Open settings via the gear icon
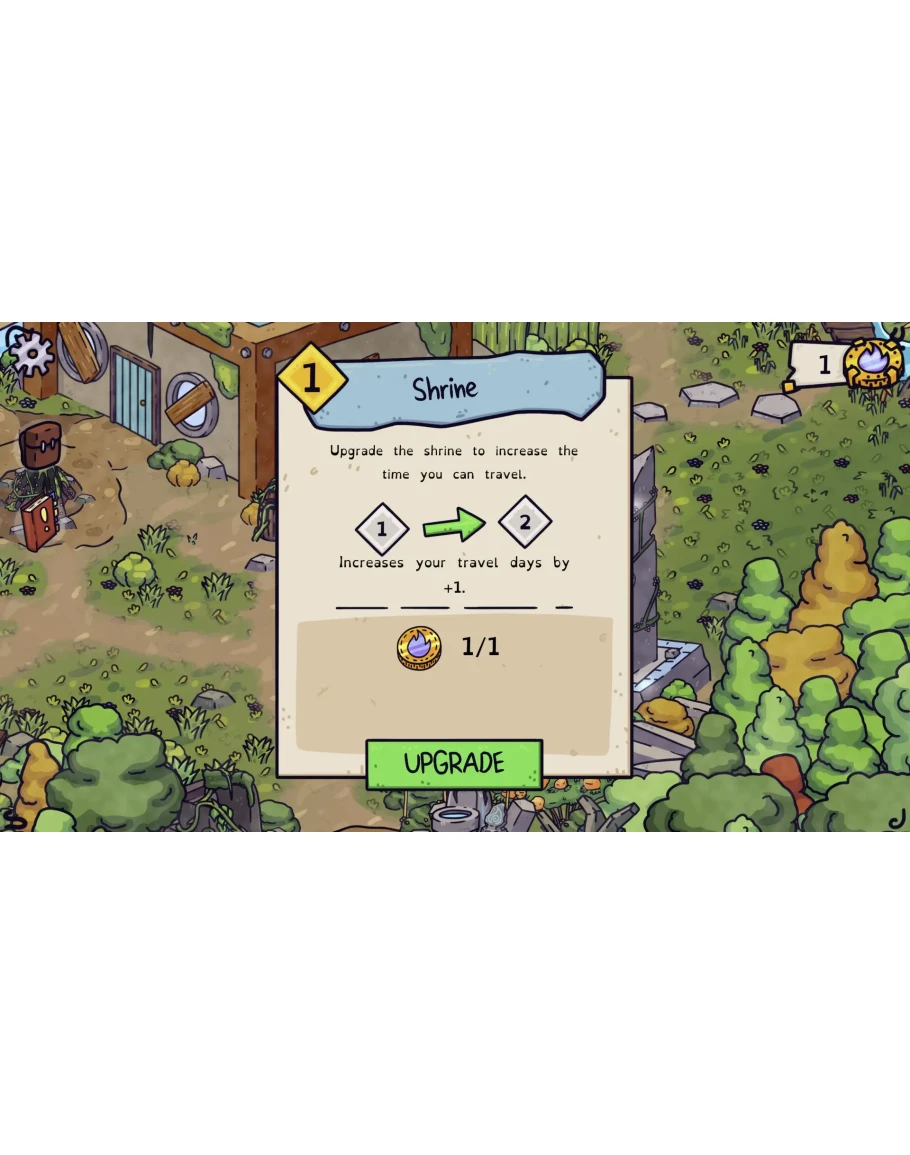This screenshot has height=1155, width=910. tap(31, 352)
